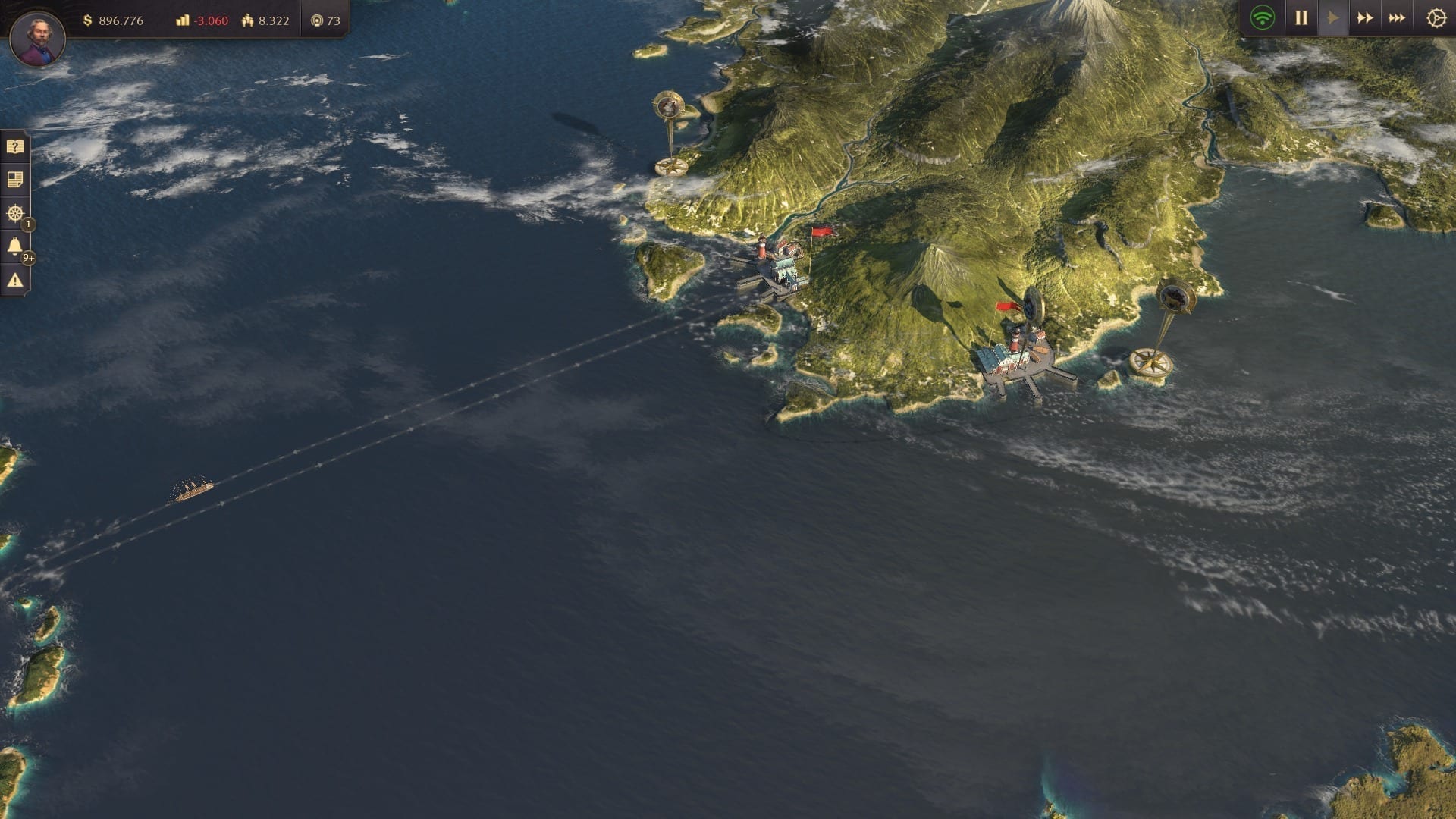The height and width of the screenshot is (819, 1456).
Task: Set game speed to normal play
Action: tap(1333, 18)
